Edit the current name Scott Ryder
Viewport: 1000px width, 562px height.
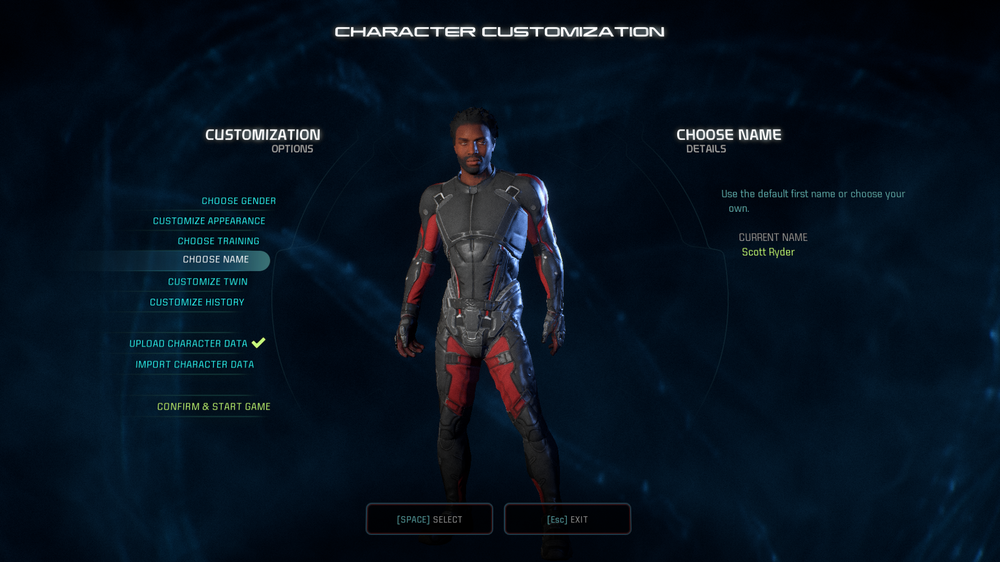click(768, 253)
